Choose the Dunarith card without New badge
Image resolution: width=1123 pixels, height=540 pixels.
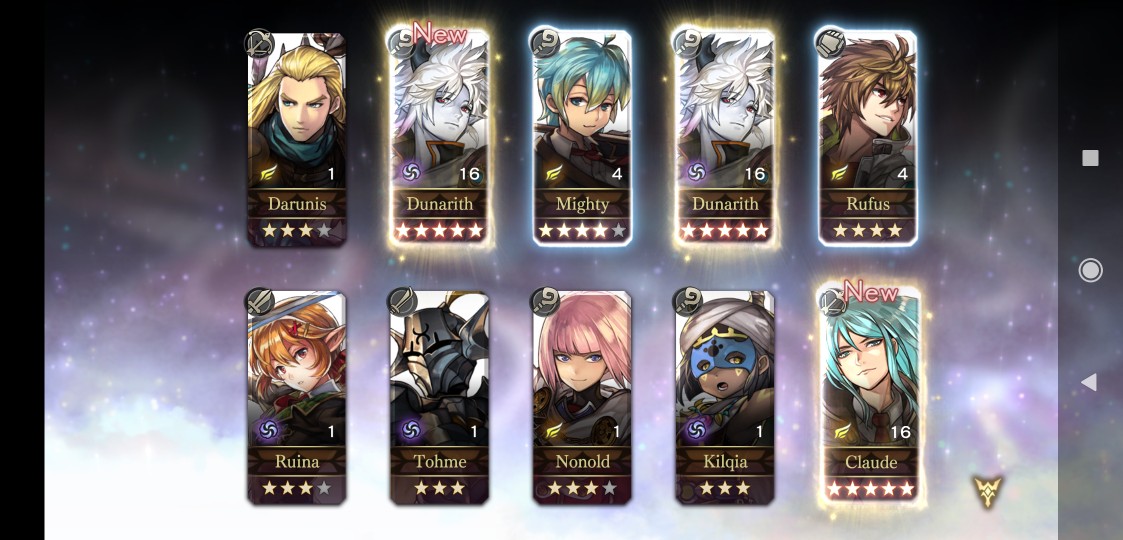(x=725, y=139)
